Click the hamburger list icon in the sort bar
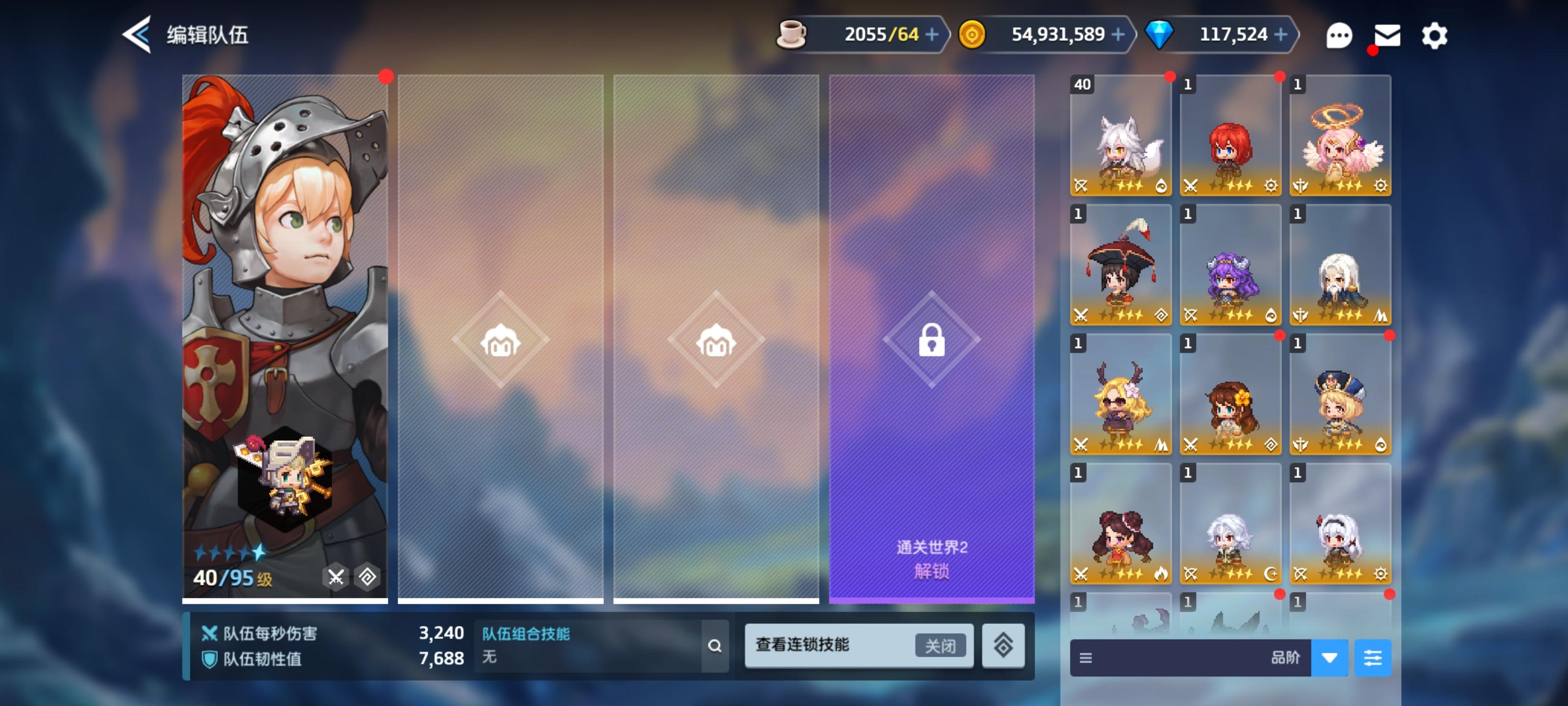Viewport: 1568px width, 706px height. pyautogui.click(x=1088, y=658)
